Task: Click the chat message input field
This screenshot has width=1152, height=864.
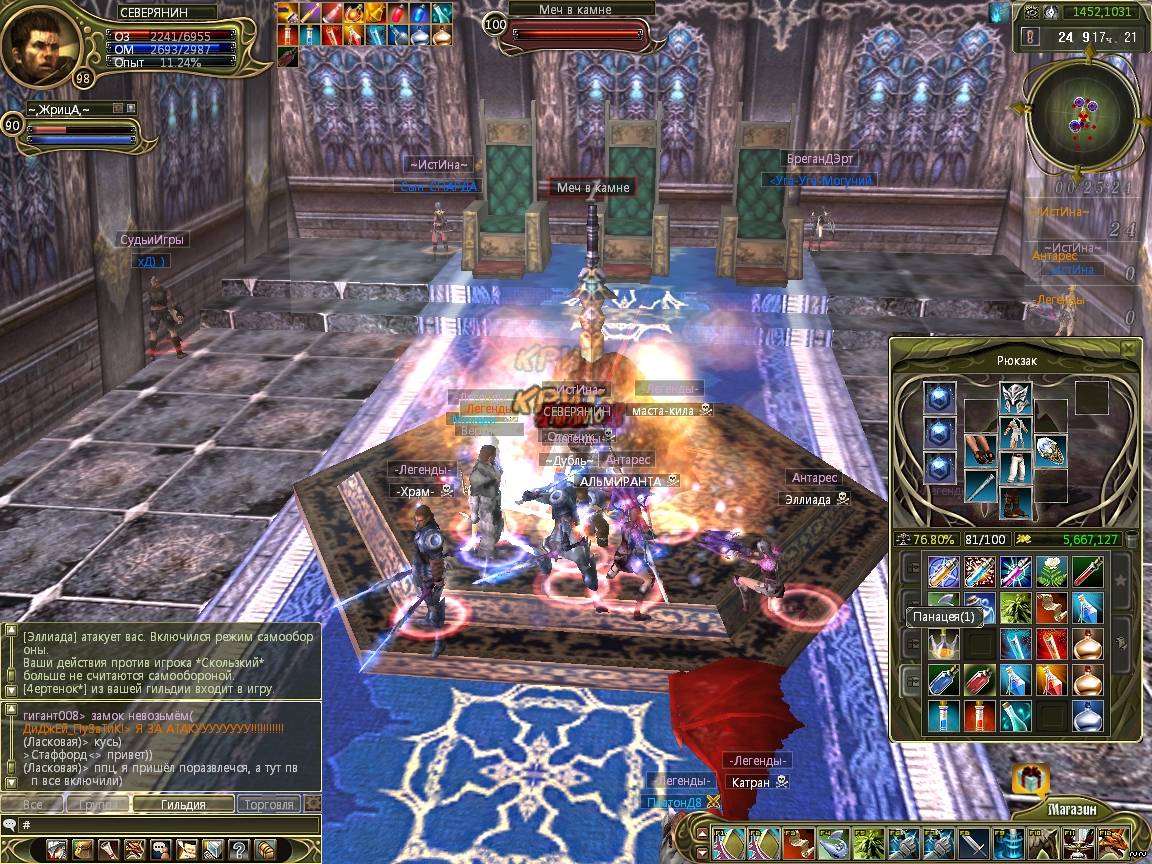Action: 165,825
